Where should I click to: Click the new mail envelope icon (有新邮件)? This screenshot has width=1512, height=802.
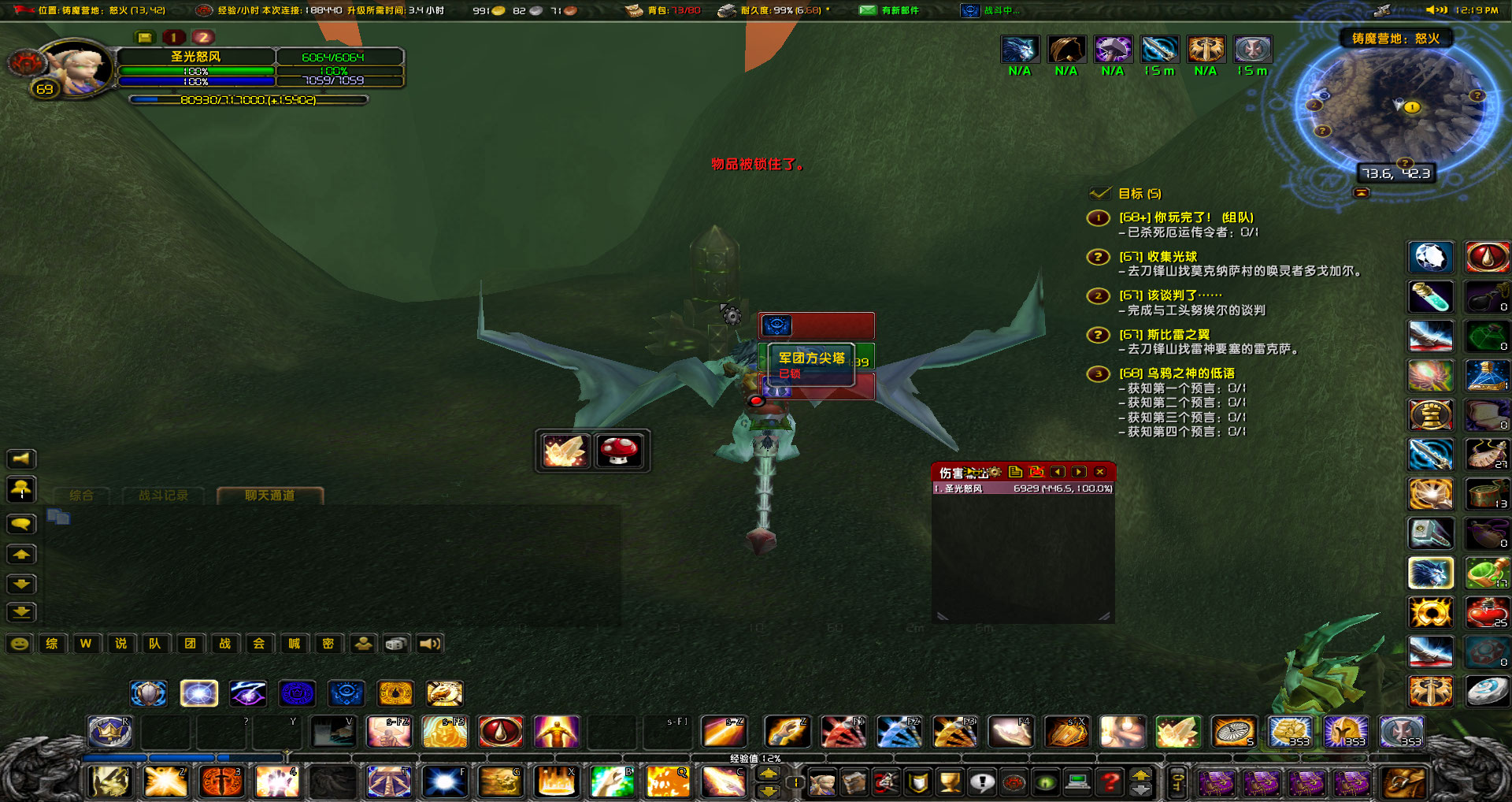(866, 11)
